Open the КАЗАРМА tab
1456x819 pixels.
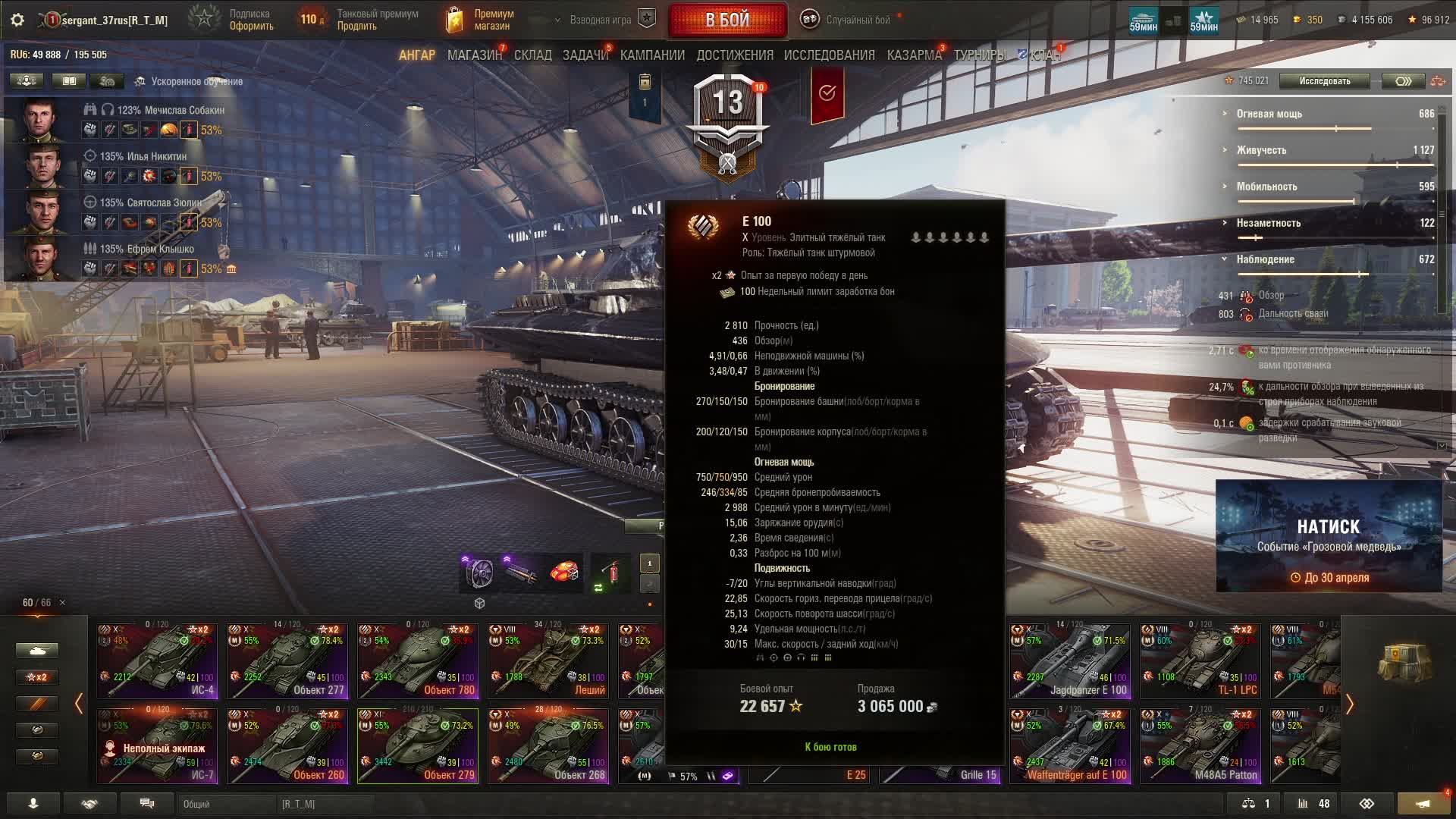point(914,55)
